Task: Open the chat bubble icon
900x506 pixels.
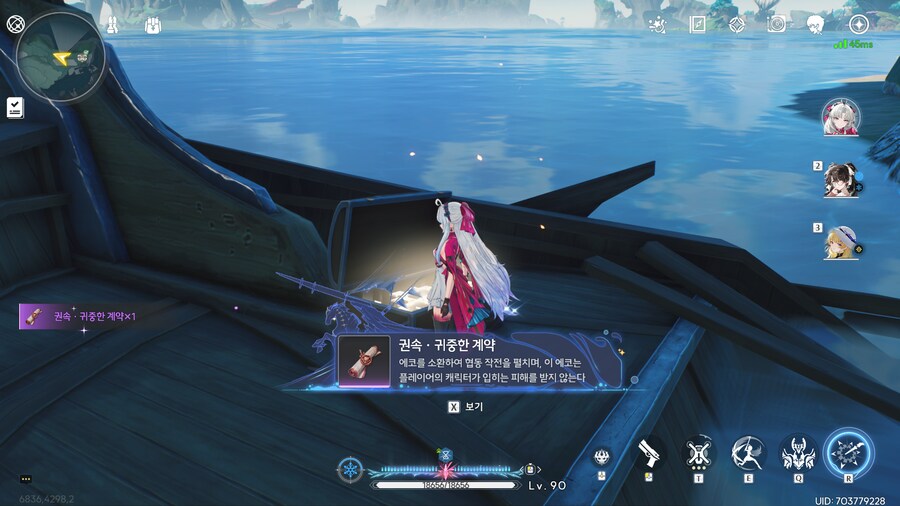Action: [25, 479]
